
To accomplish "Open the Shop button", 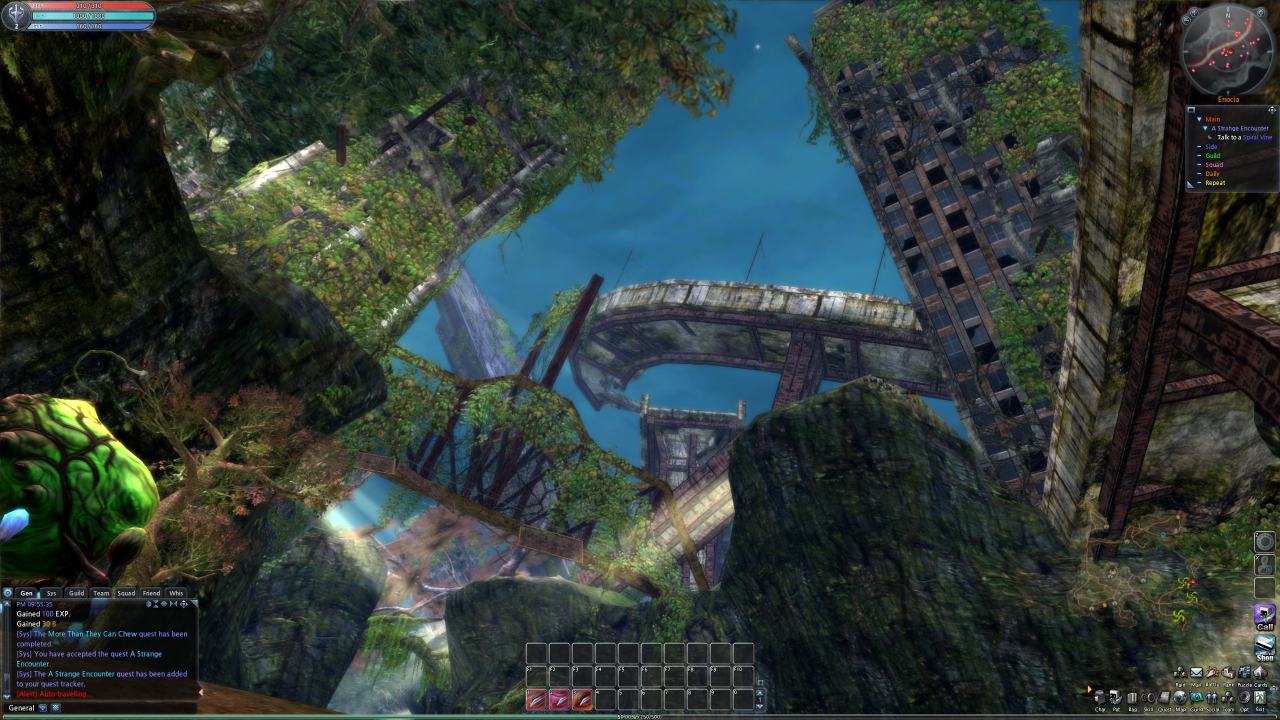I will point(1265,647).
